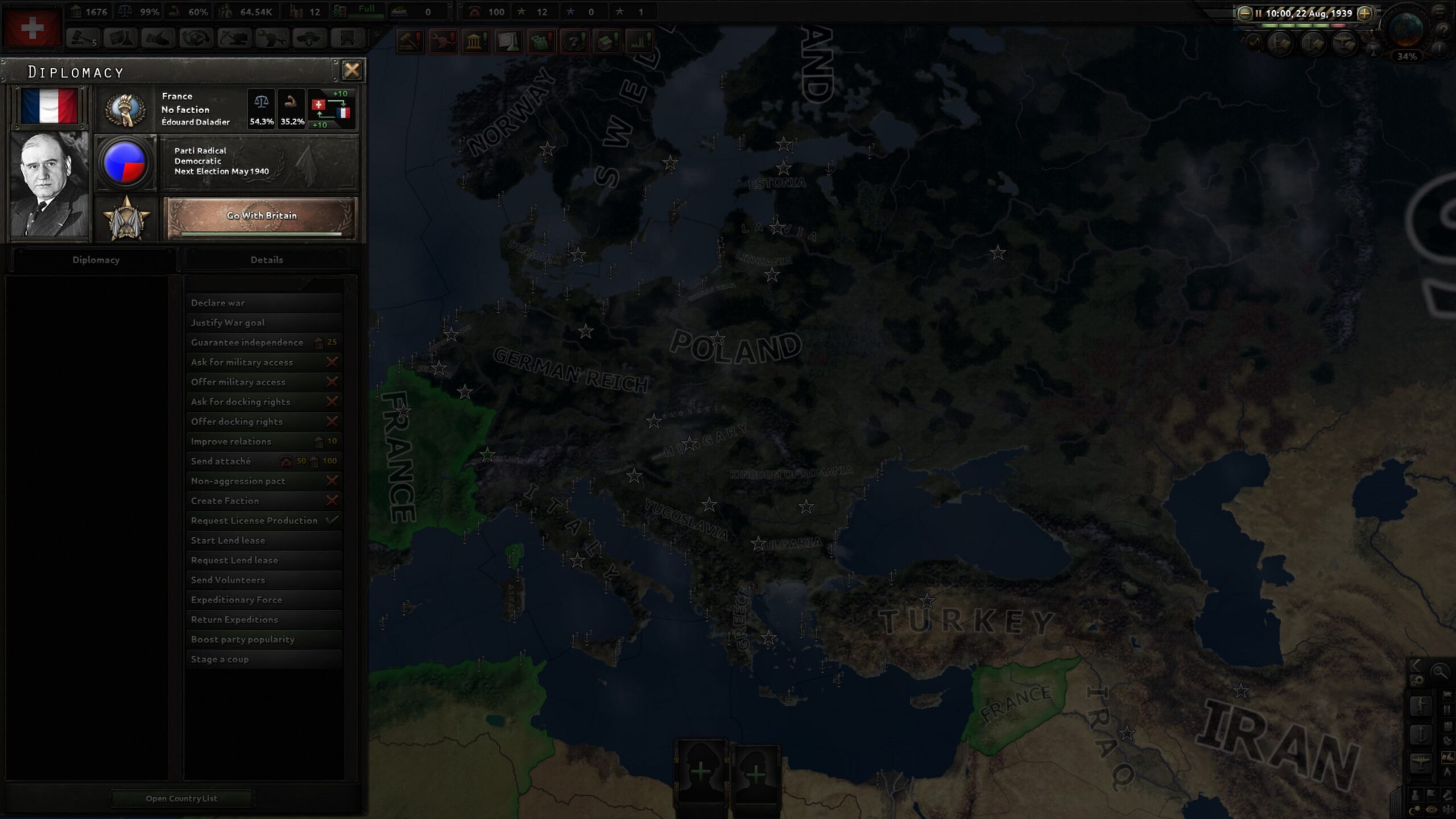The width and height of the screenshot is (1456, 819).
Task: Choose Declare war action
Action: [264, 303]
